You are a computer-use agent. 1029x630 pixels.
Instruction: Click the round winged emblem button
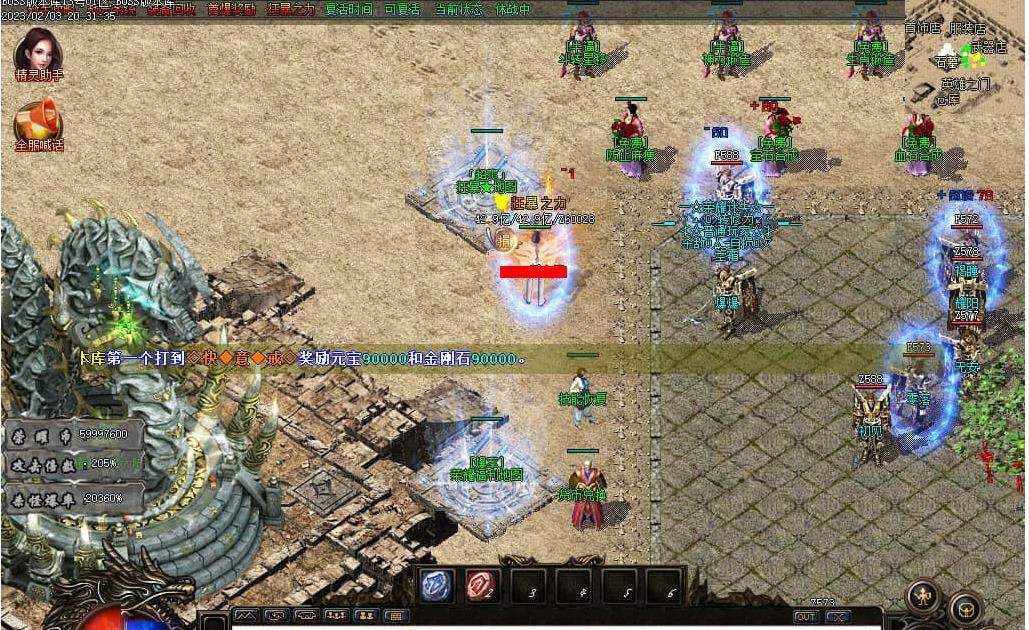click(923, 597)
